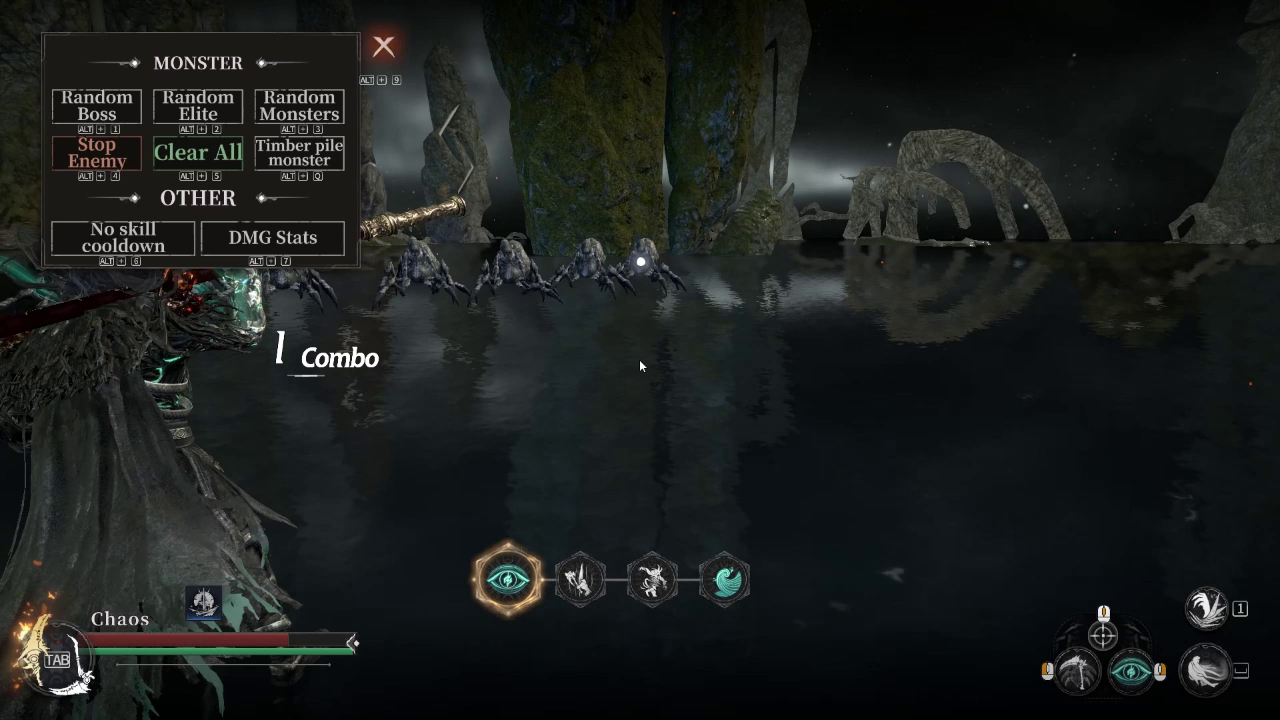Image resolution: width=1280 pixels, height=720 pixels.
Task: Click the TAB character portrait in the corner
Action: [57, 660]
